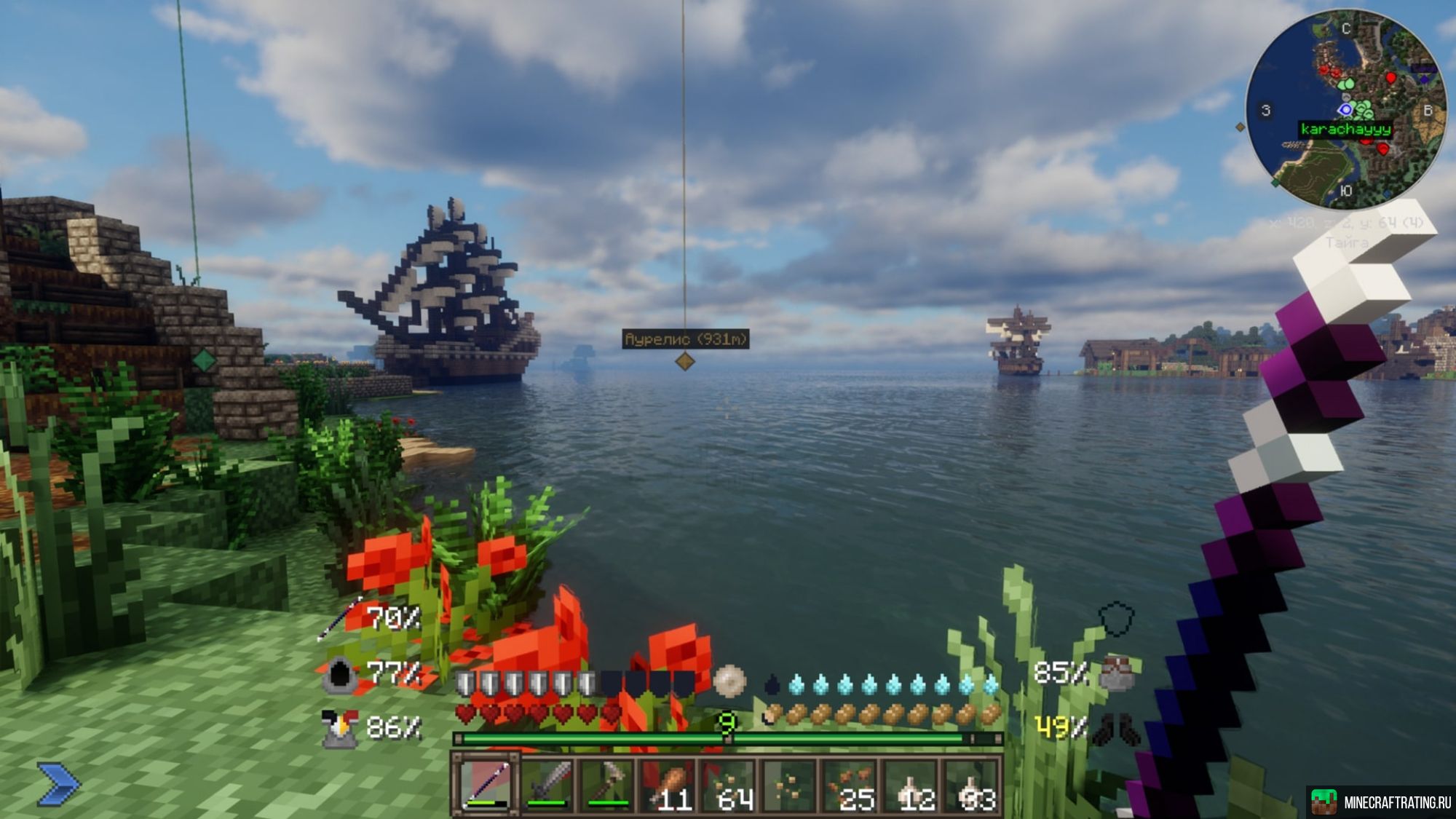This screenshot has height=819, width=1456.
Task: Click the blue double-arrow icon
Action: pyautogui.click(x=58, y=784)
